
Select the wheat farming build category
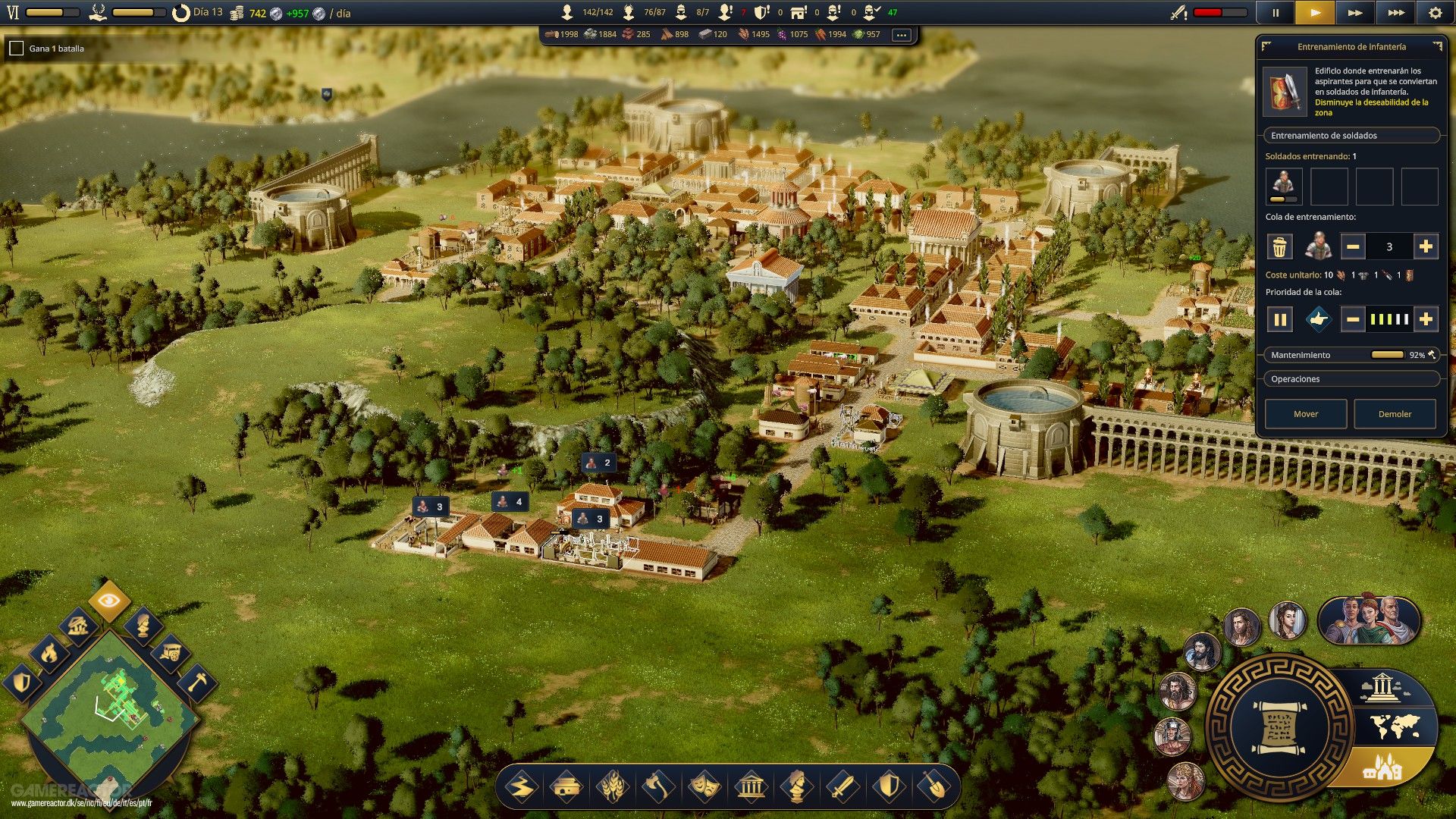pos(614,787)
